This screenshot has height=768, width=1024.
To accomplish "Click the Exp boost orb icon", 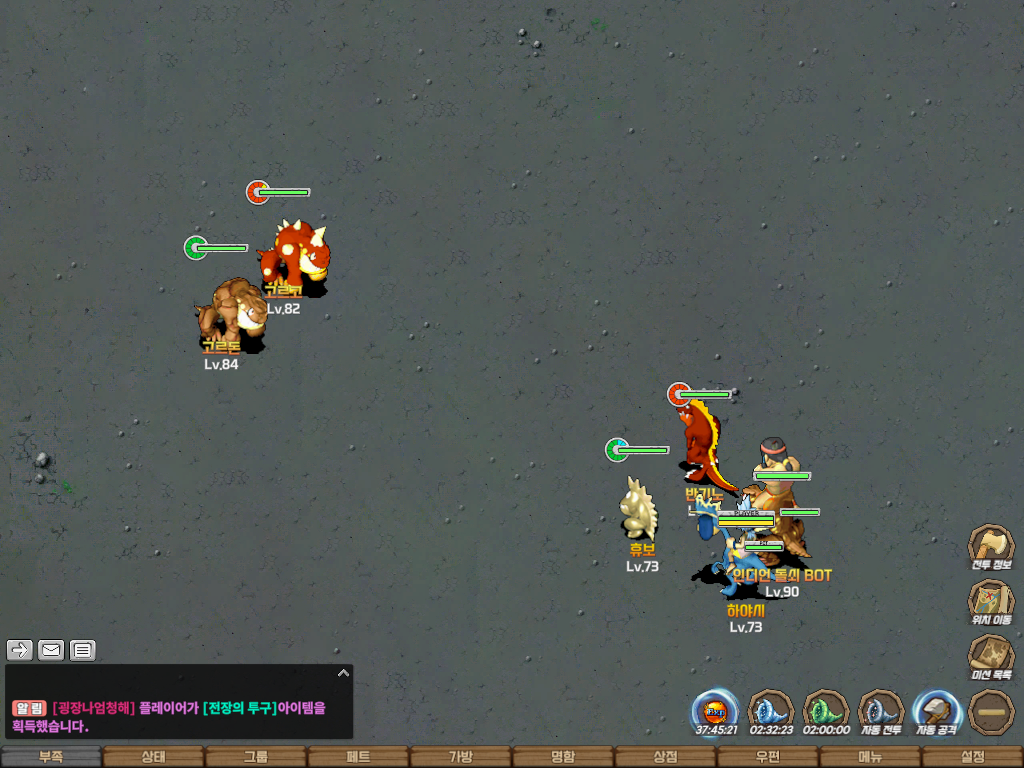I will (x=716, y=711).
